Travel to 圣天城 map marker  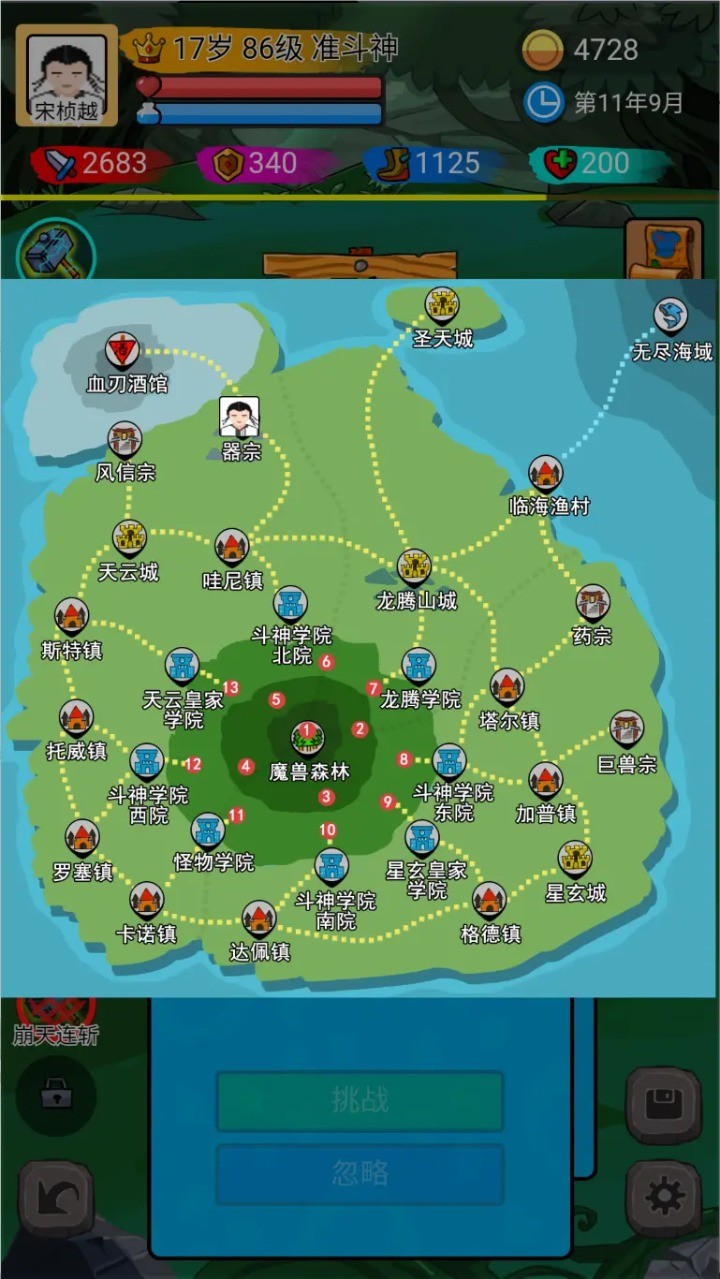[441, 304]
